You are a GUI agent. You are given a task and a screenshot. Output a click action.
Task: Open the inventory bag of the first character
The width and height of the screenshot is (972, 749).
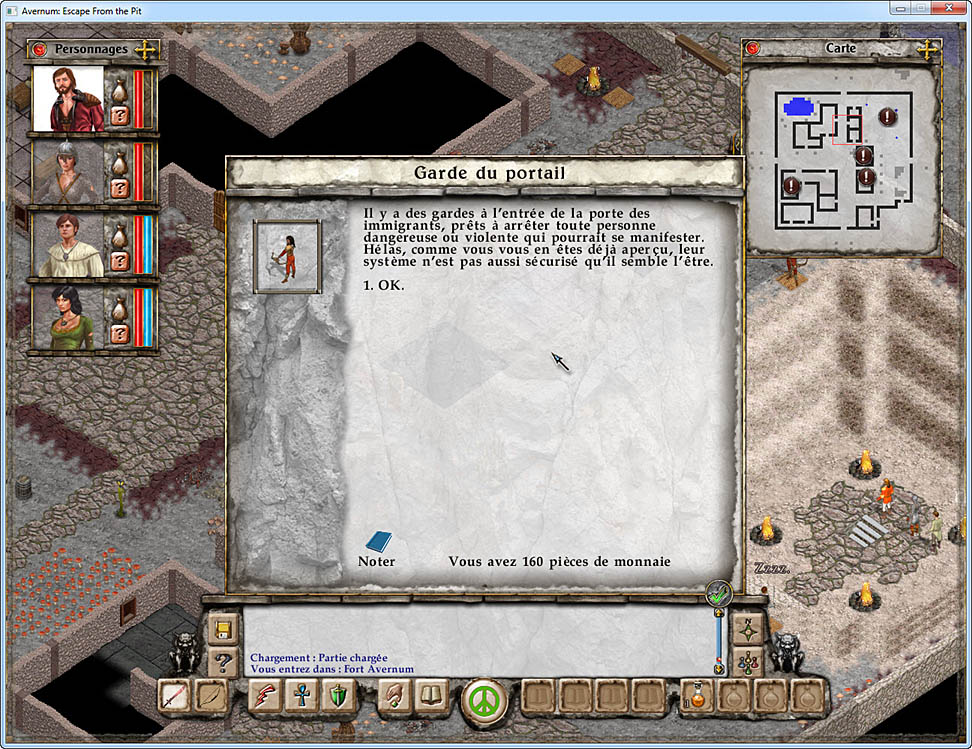[119, 90]
